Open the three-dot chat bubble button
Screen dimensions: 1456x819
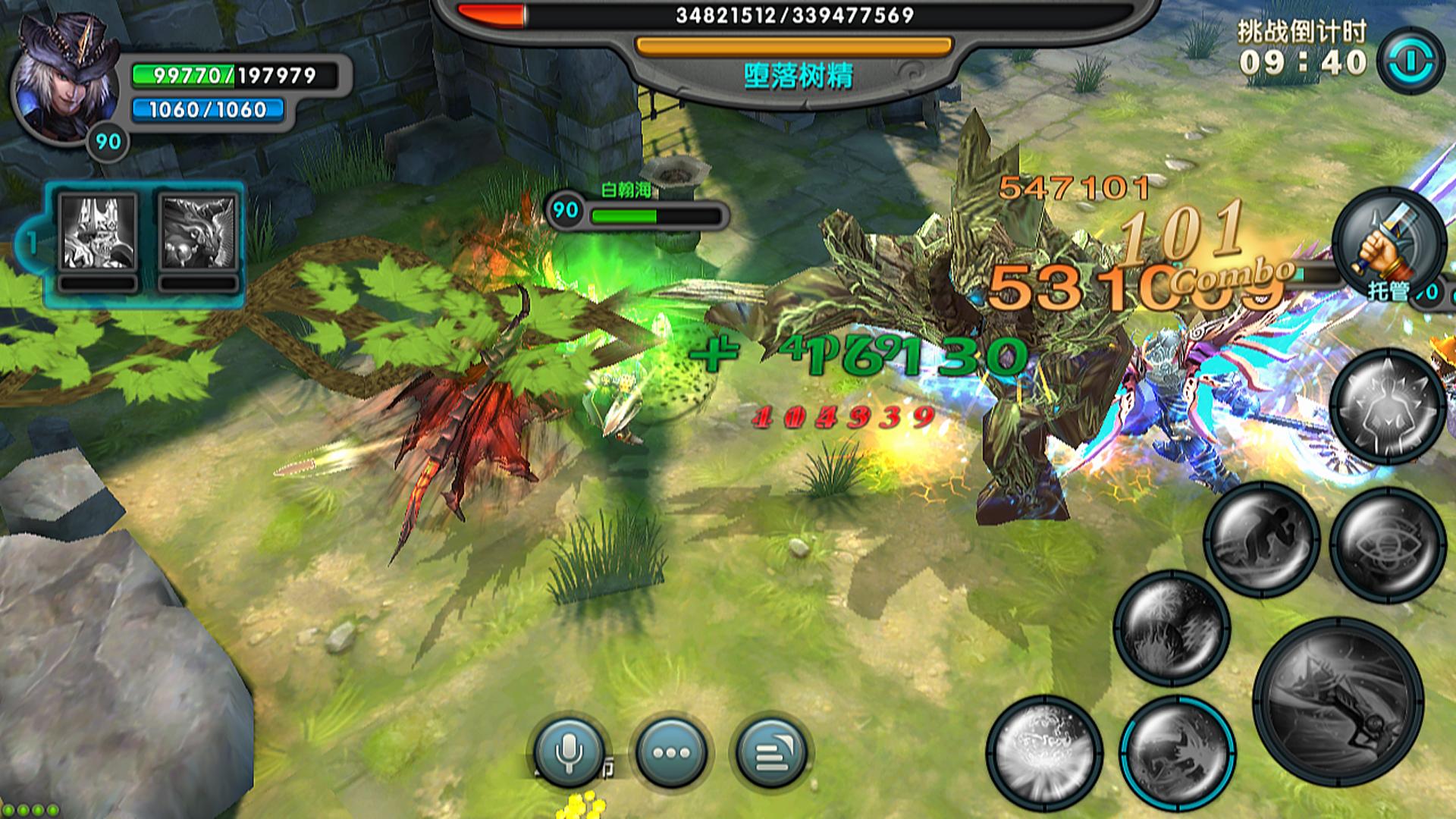pos(671,752)
